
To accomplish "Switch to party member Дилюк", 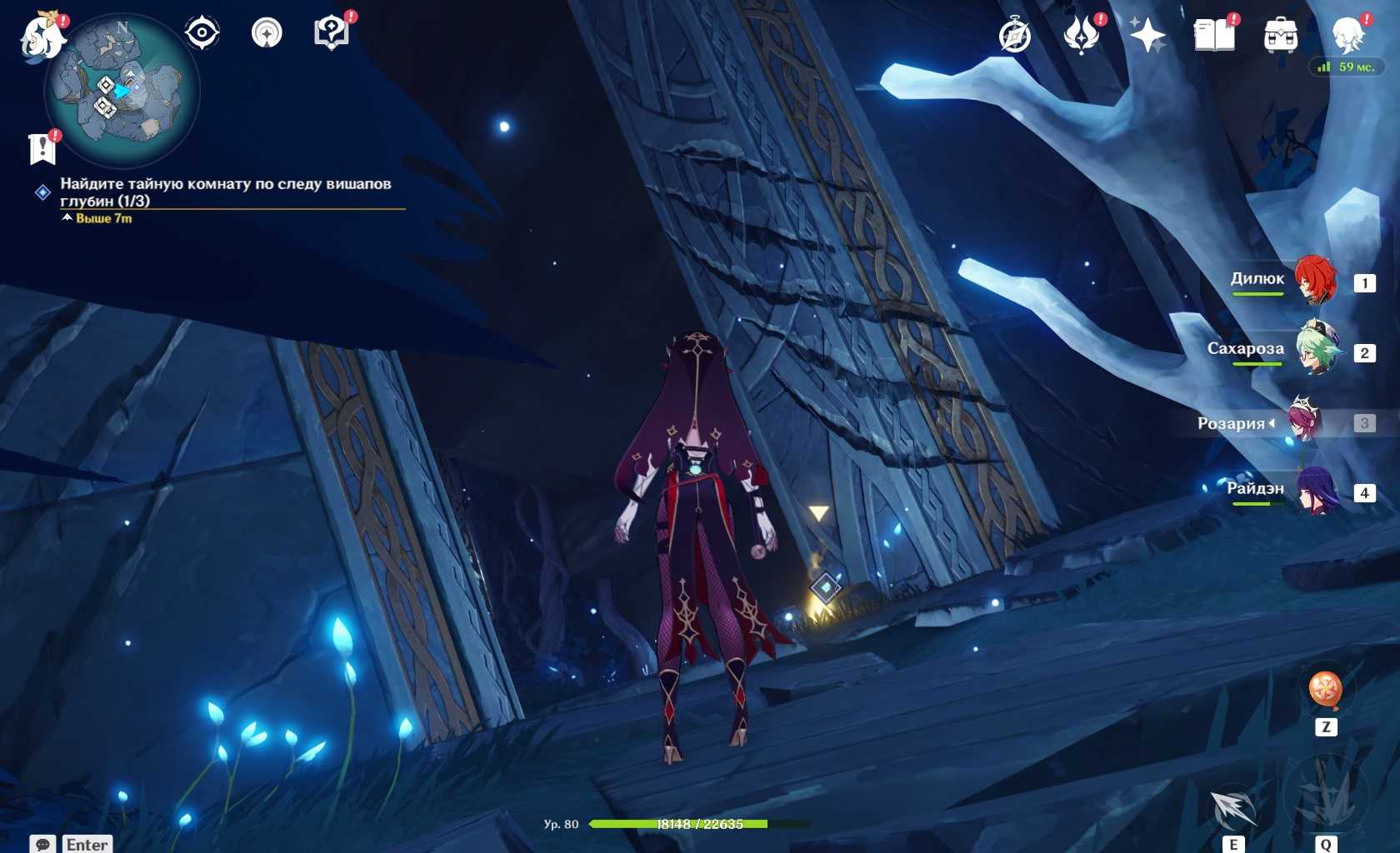I will tap(1317, 281).
